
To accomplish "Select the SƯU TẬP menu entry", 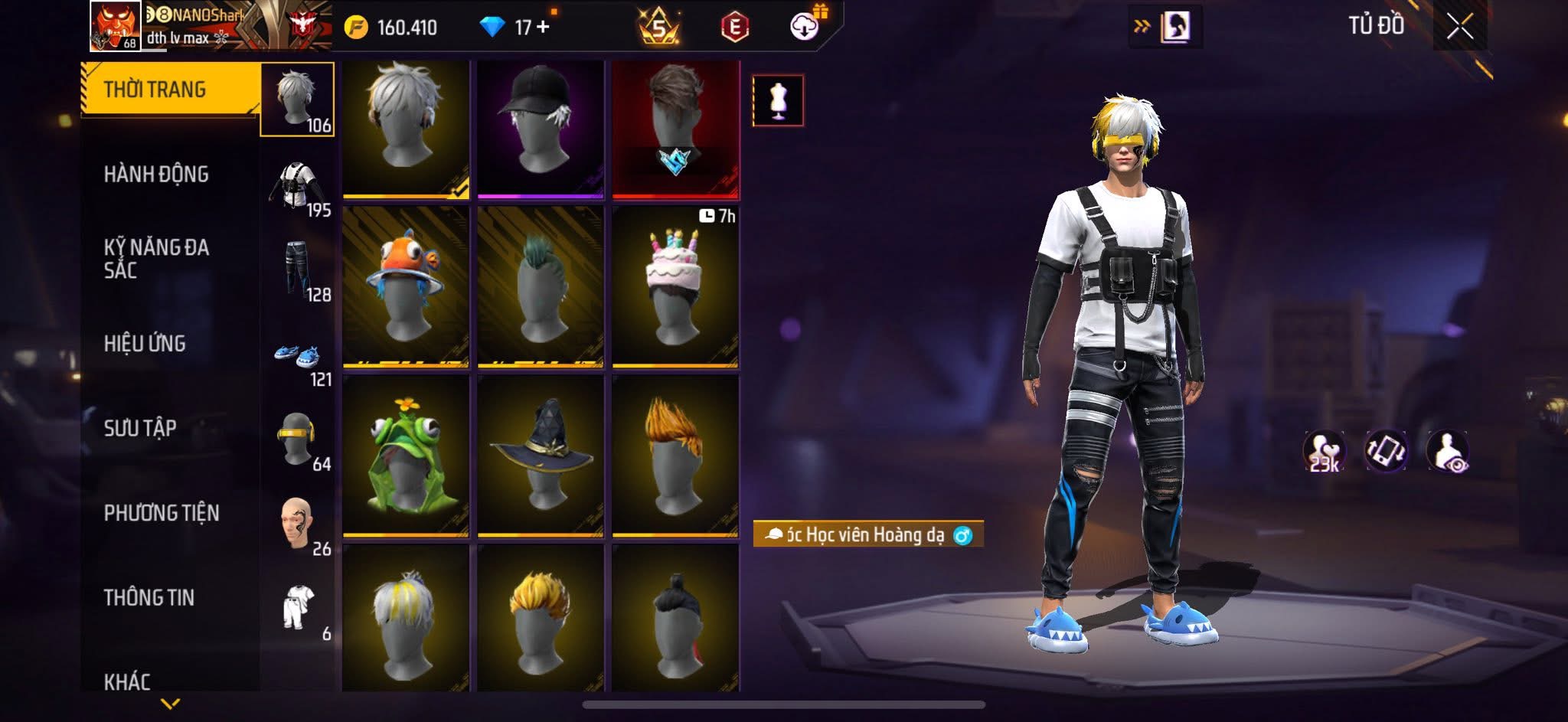I will [x=140, y=428].
